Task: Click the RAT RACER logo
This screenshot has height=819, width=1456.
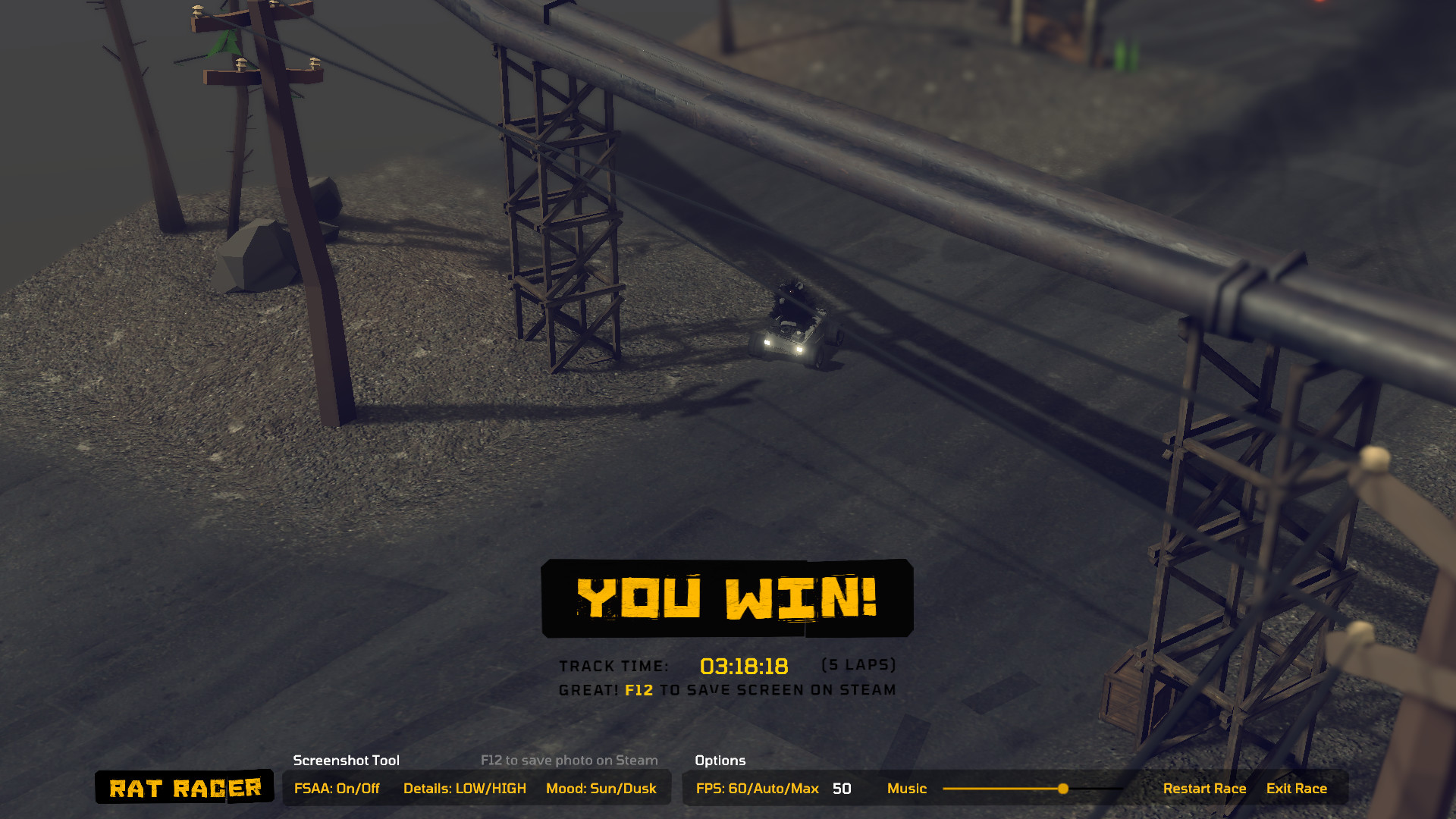Action: (x=184, y=788)
